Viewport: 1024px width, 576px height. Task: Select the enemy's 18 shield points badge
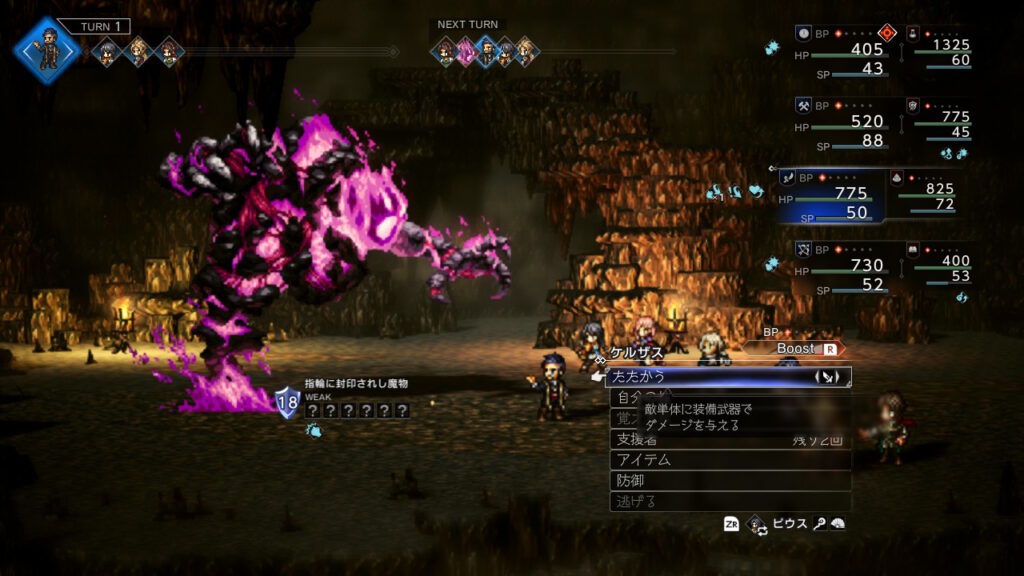coord(288,403)
